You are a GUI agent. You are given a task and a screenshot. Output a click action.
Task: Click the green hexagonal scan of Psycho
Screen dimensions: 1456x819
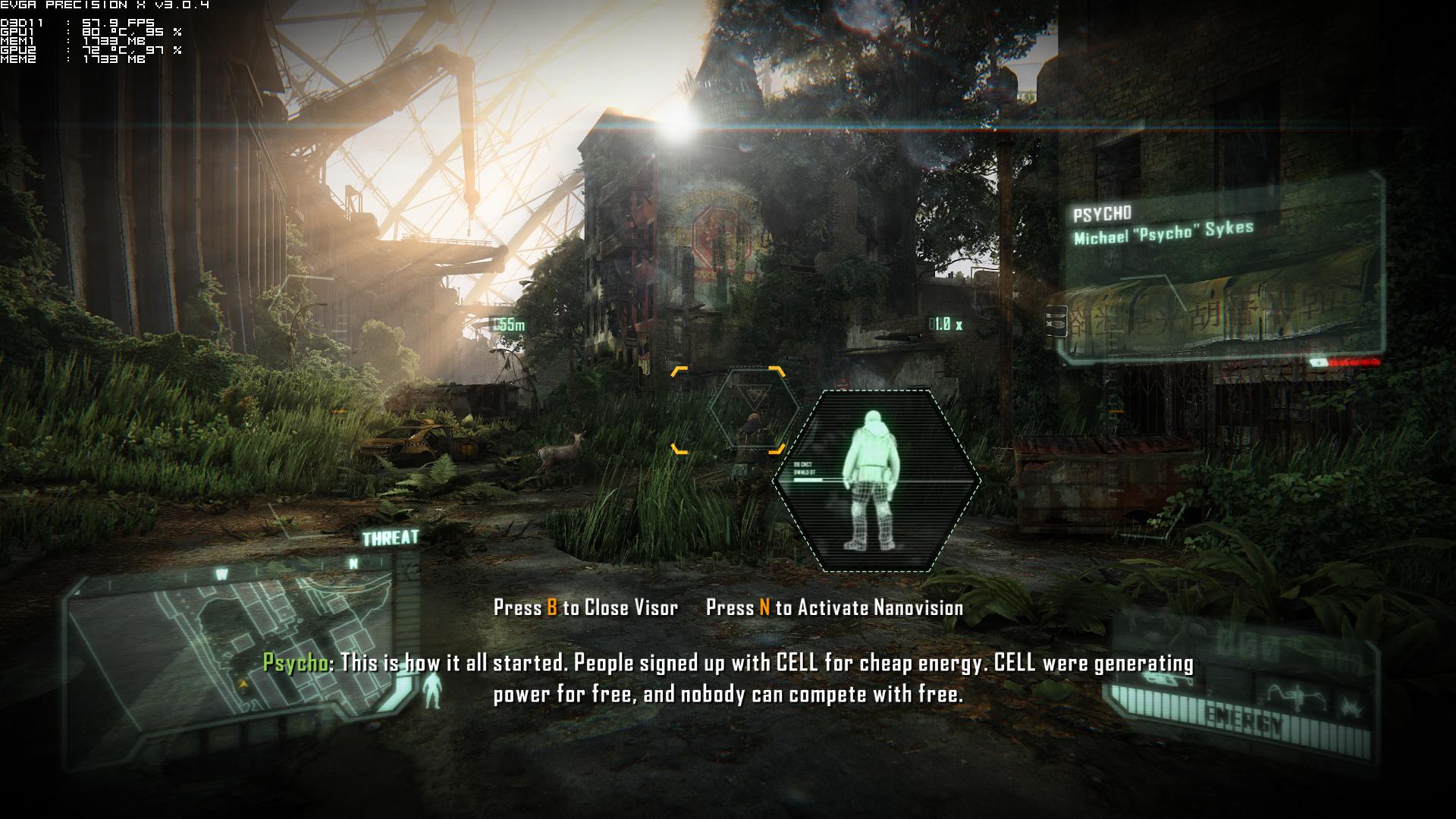coord(876,481)
